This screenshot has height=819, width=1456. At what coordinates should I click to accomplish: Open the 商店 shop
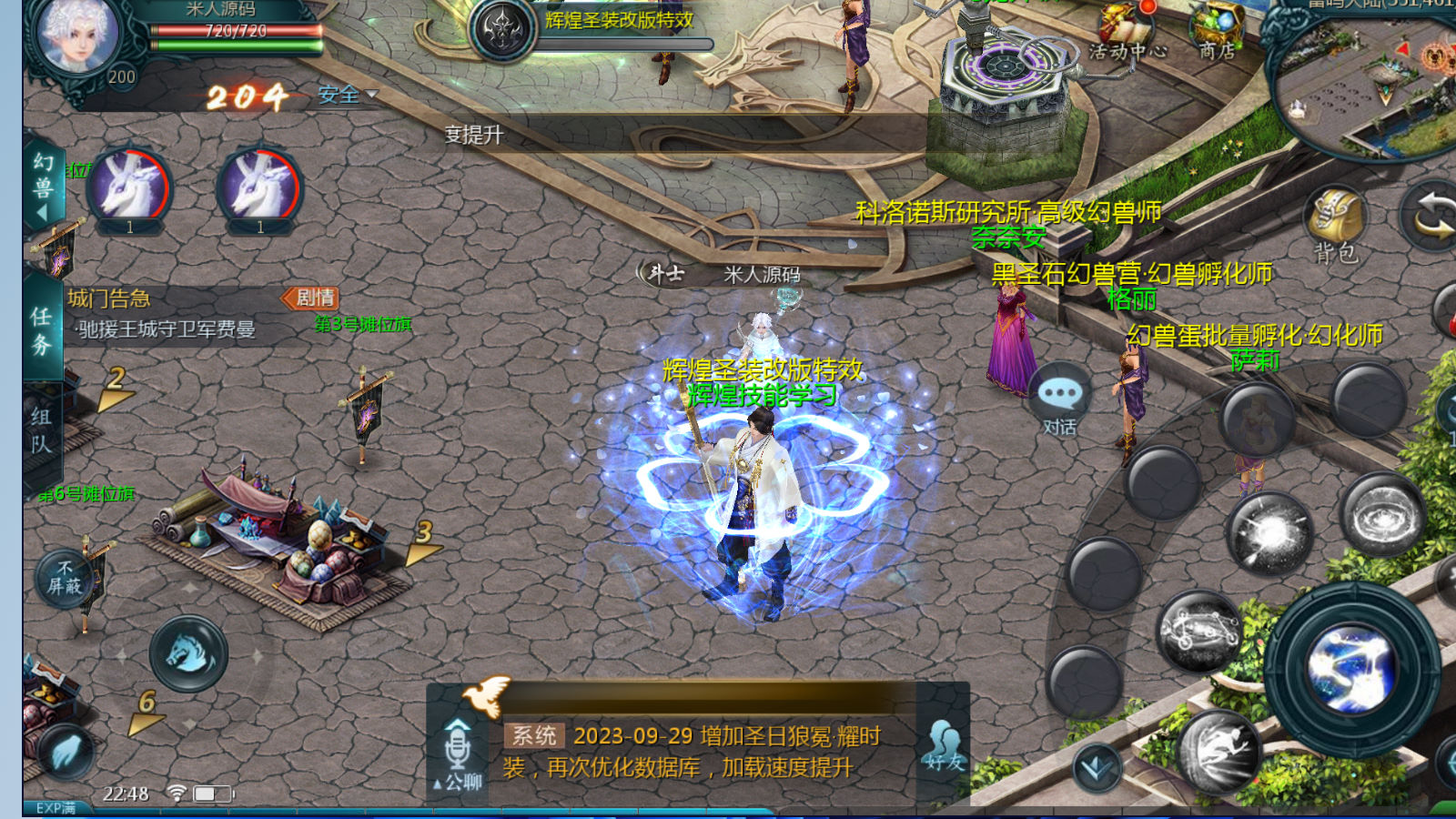tap(1217, 35)
